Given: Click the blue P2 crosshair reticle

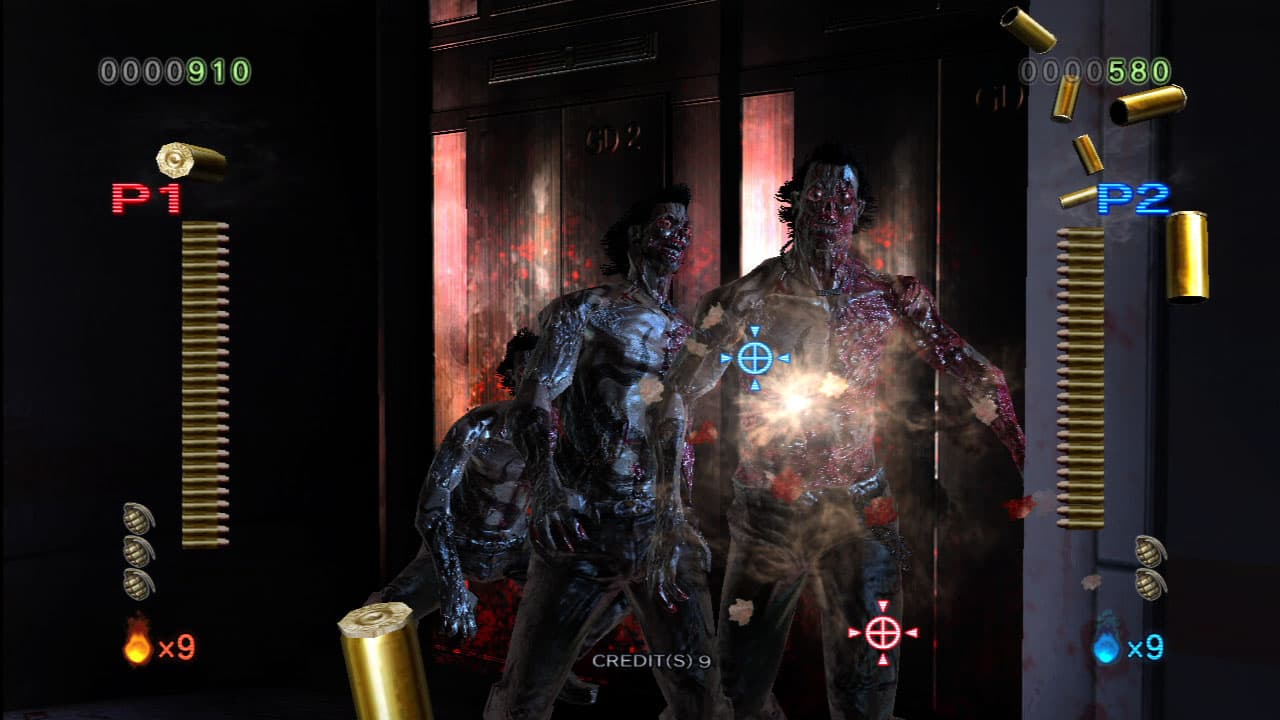Looking at the screenshot, I should coord(755,356).
